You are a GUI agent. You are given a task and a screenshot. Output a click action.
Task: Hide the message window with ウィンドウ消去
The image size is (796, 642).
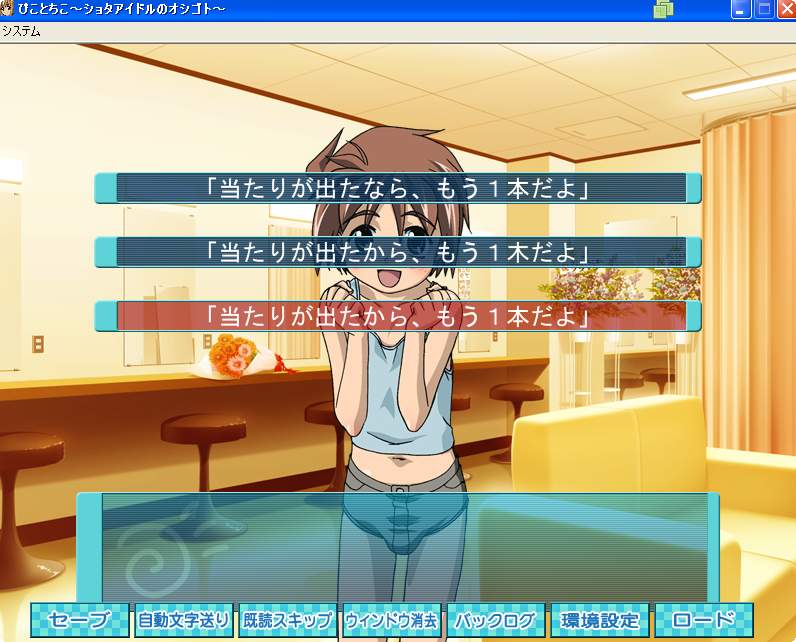click(x=392, y=620)
